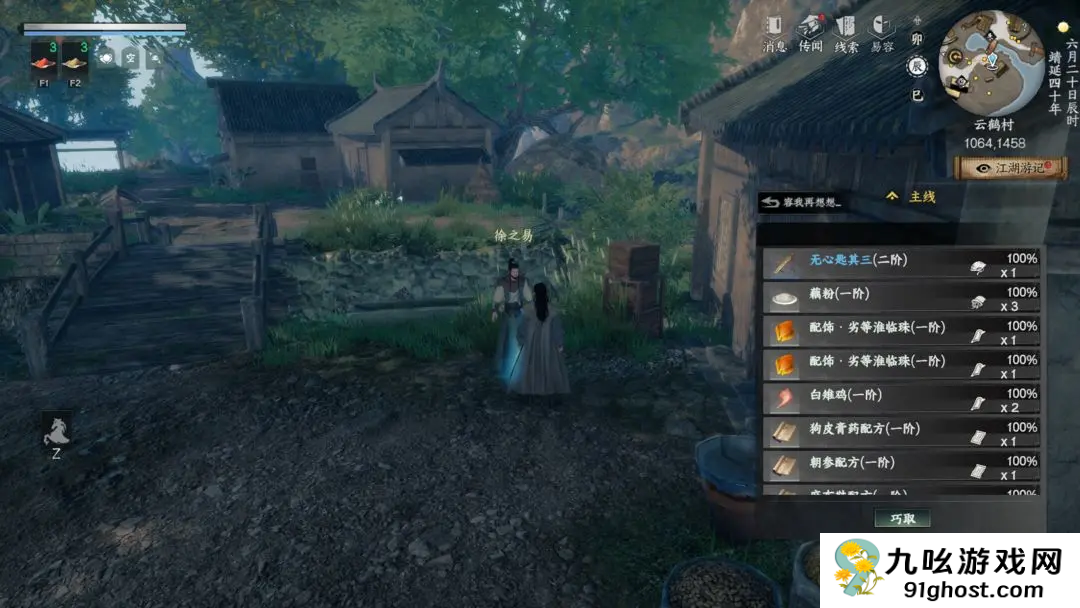Pick the 白雉鸡 item row
The width and height of the screenshot is (1080, 608).
[900, 400]
